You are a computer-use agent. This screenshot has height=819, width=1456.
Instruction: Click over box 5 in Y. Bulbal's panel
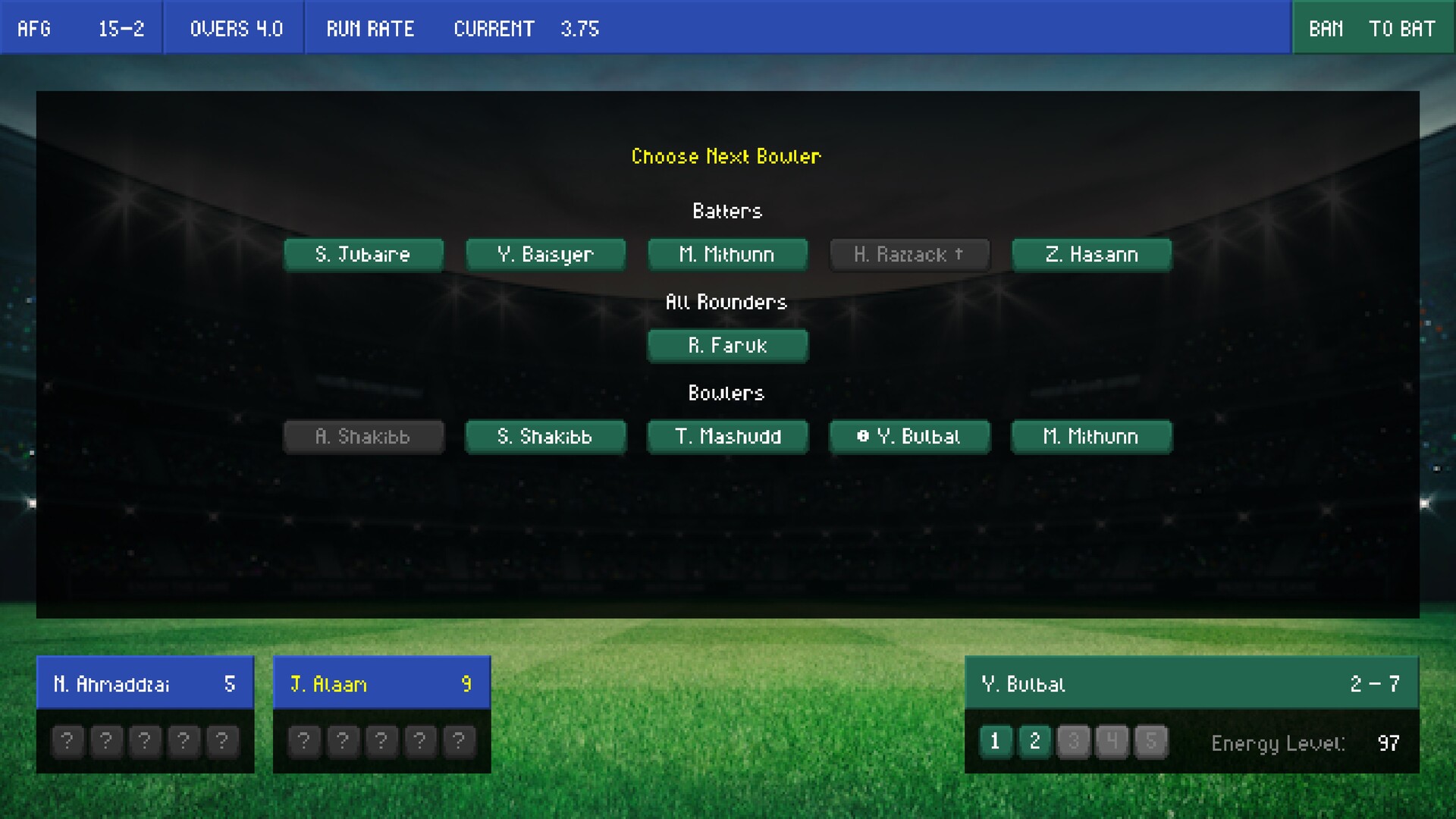point(1150,743)
